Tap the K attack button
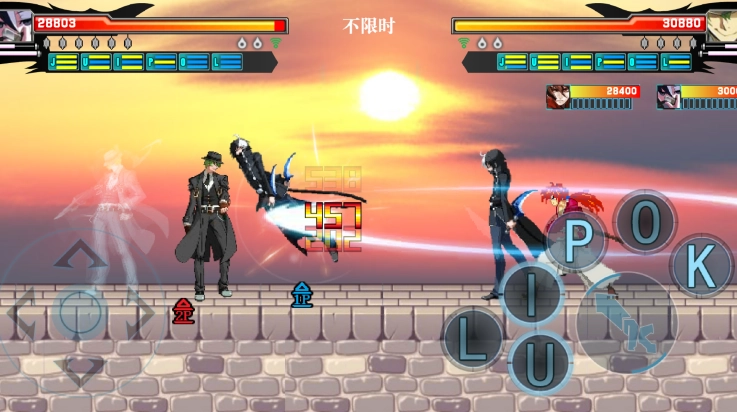This screenshot has height=412, width=737. (x=703, y=266)
